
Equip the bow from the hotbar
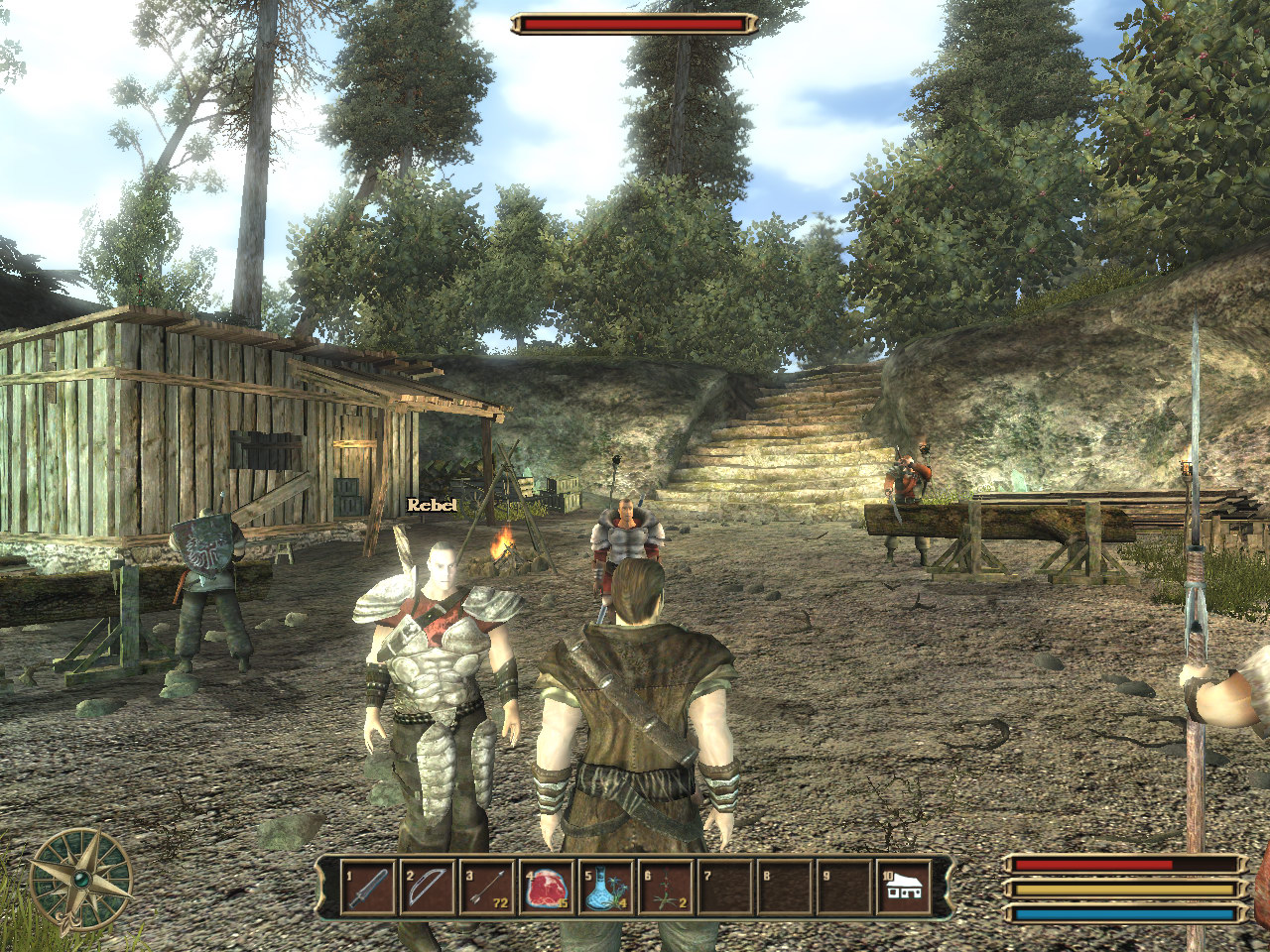click(427, 887)
